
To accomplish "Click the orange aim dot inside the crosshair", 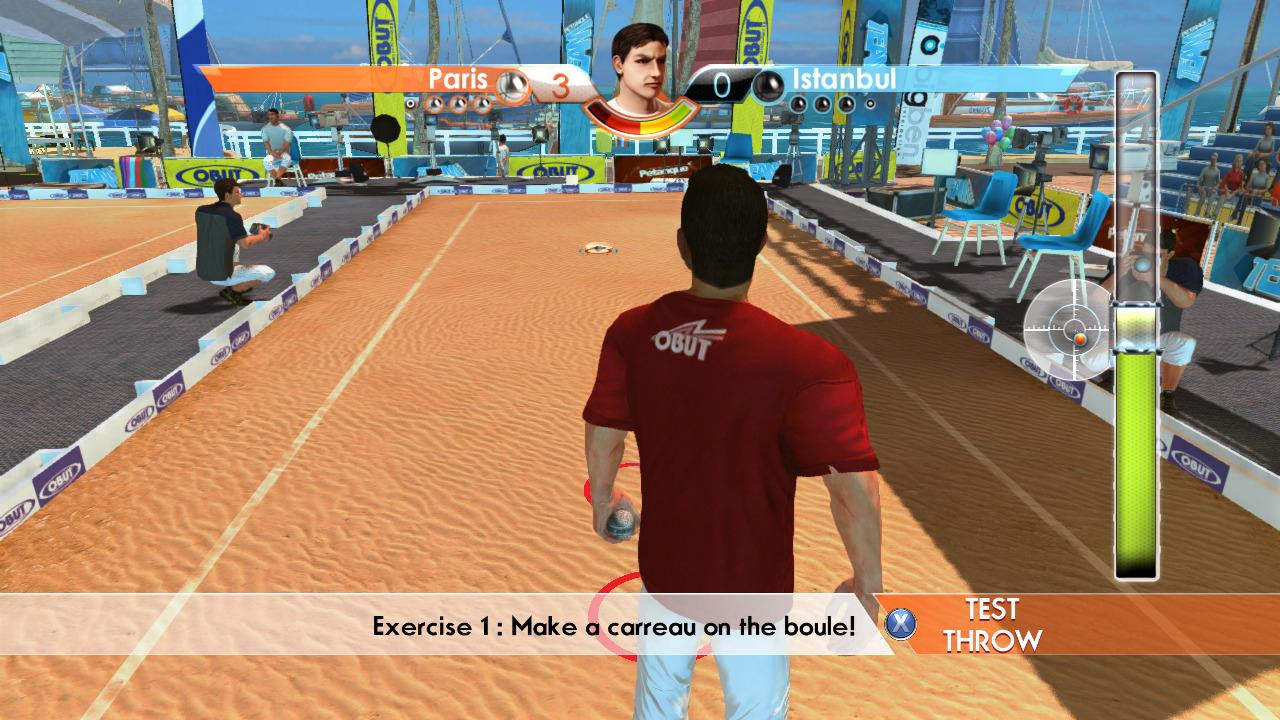I will coord(1080,339).
